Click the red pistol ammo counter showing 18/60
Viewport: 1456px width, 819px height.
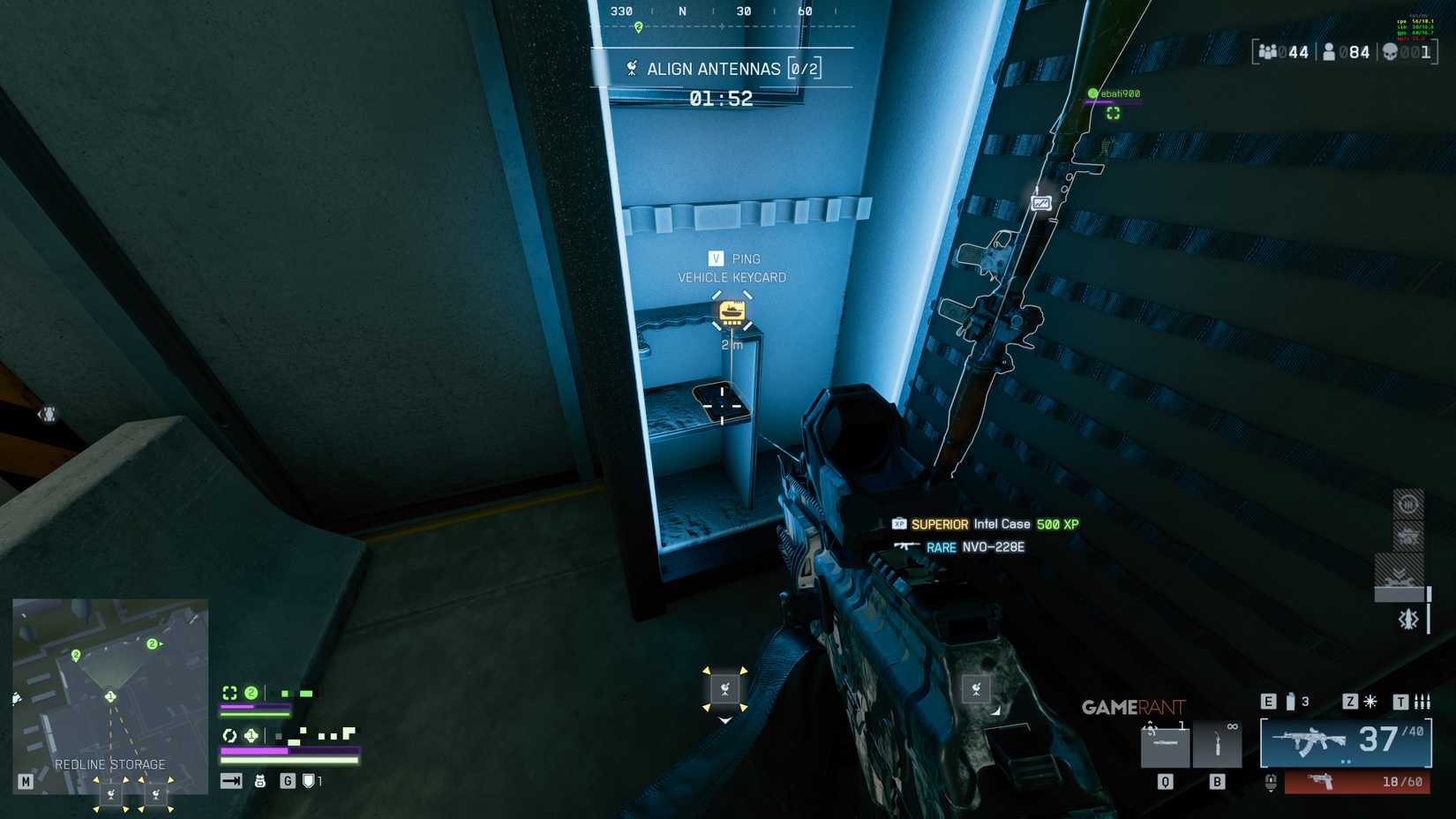(x=1400, y=781)
